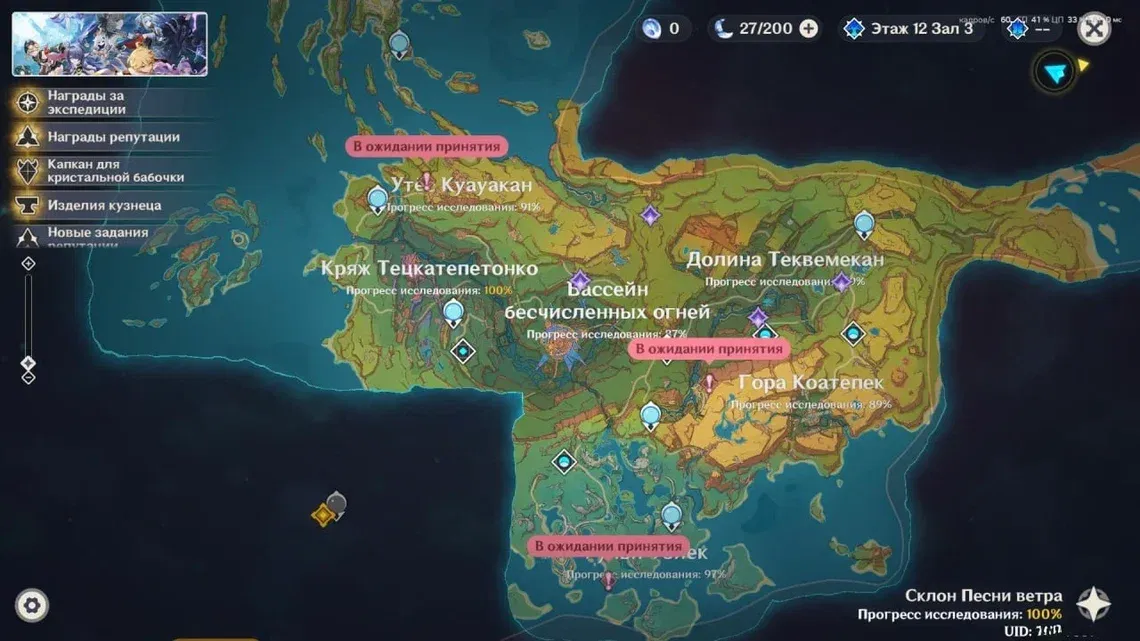
Task: Open "Награды за экспедиции" reminder
Action: (x=86, y=102)
